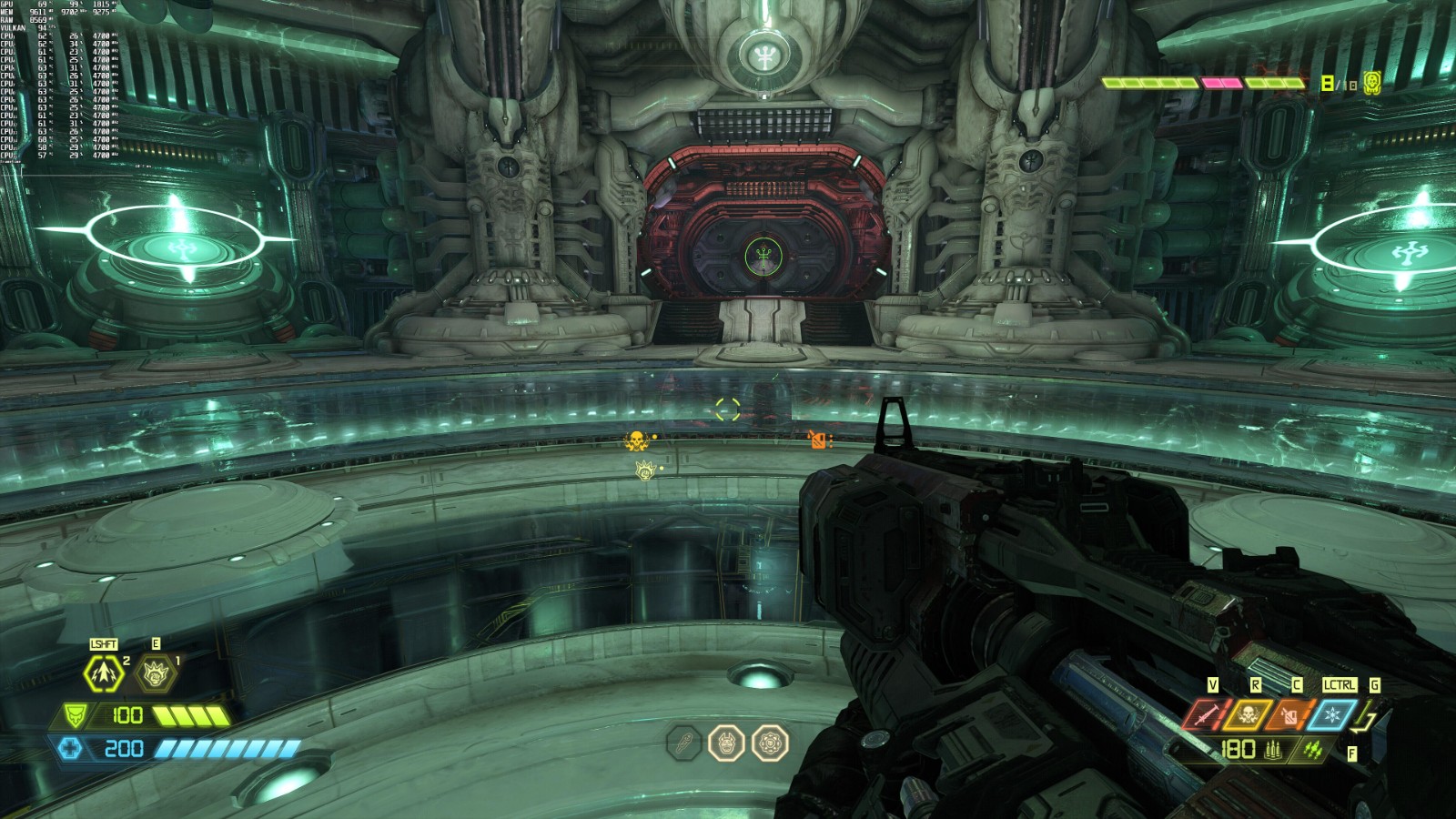1456x819 pixels.
Task: Click the green armor shield icon
Action: pos(75,716)
